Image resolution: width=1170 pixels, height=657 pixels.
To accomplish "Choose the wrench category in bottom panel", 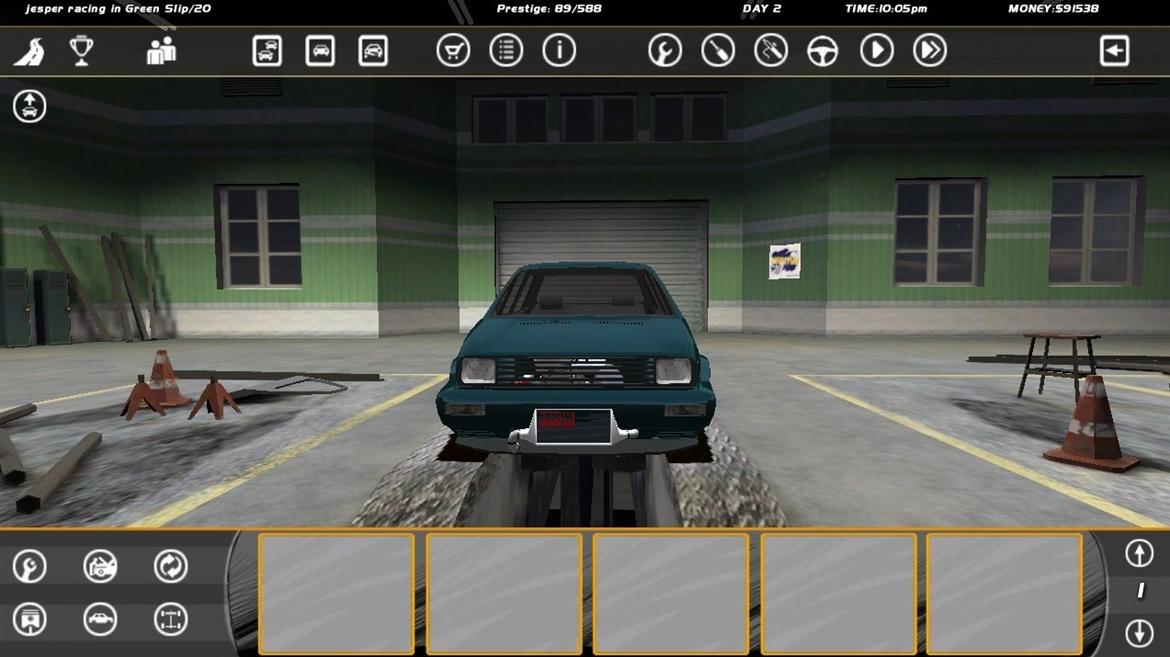I will [x=29, y=567].
